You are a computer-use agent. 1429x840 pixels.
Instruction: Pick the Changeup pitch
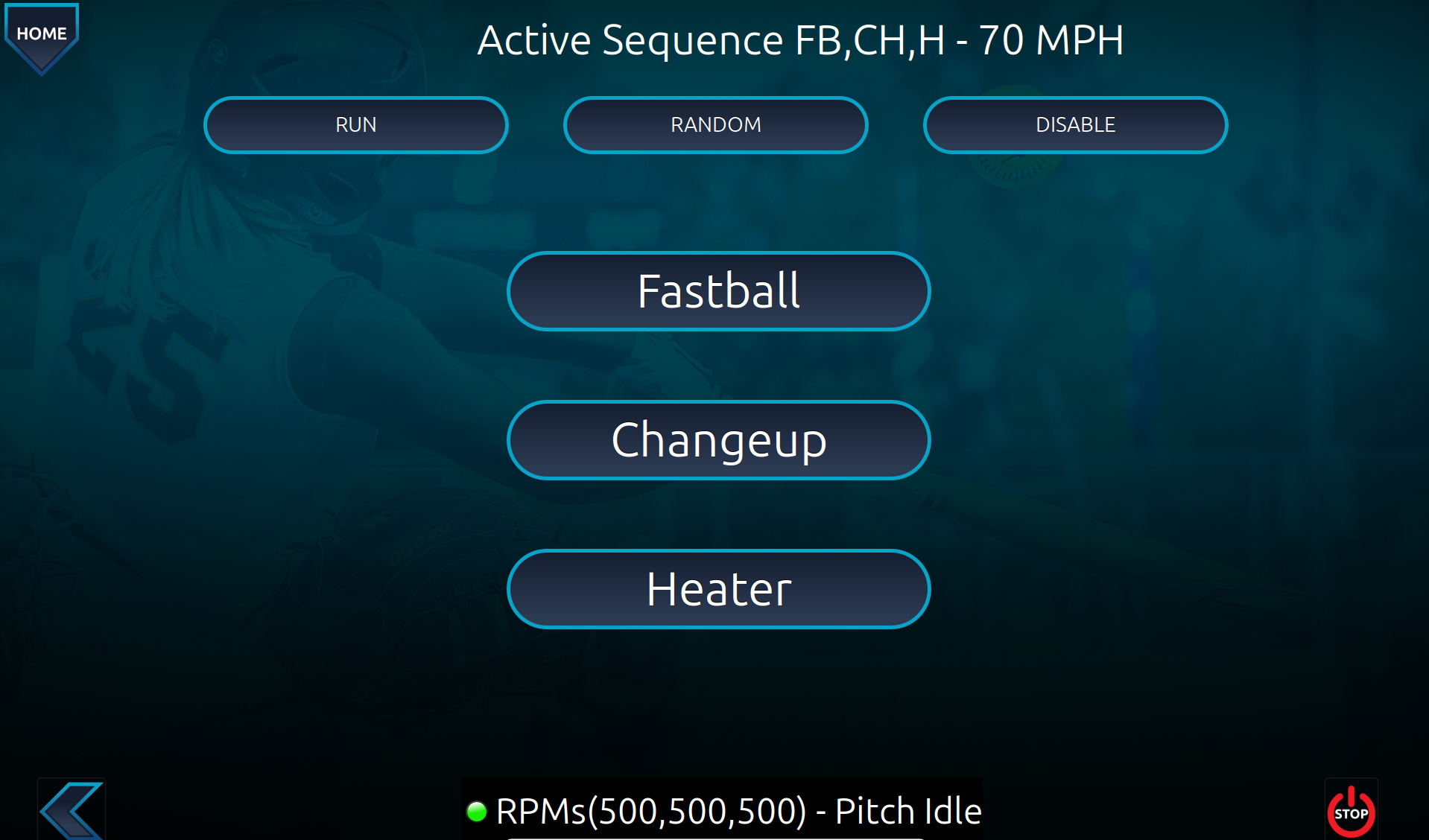718,440
